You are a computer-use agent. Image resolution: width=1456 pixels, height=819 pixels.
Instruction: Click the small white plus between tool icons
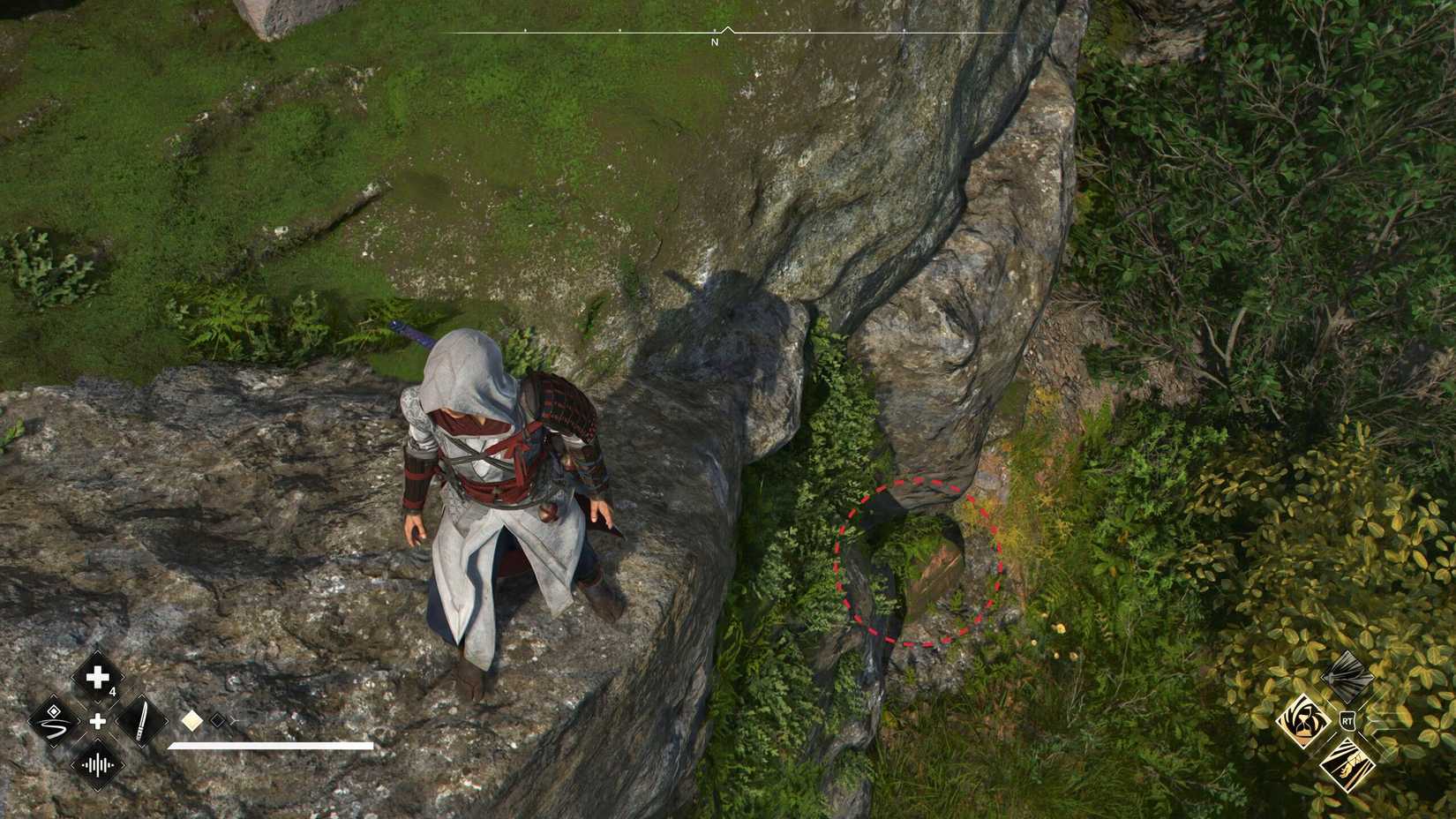[x=97, y=721]
